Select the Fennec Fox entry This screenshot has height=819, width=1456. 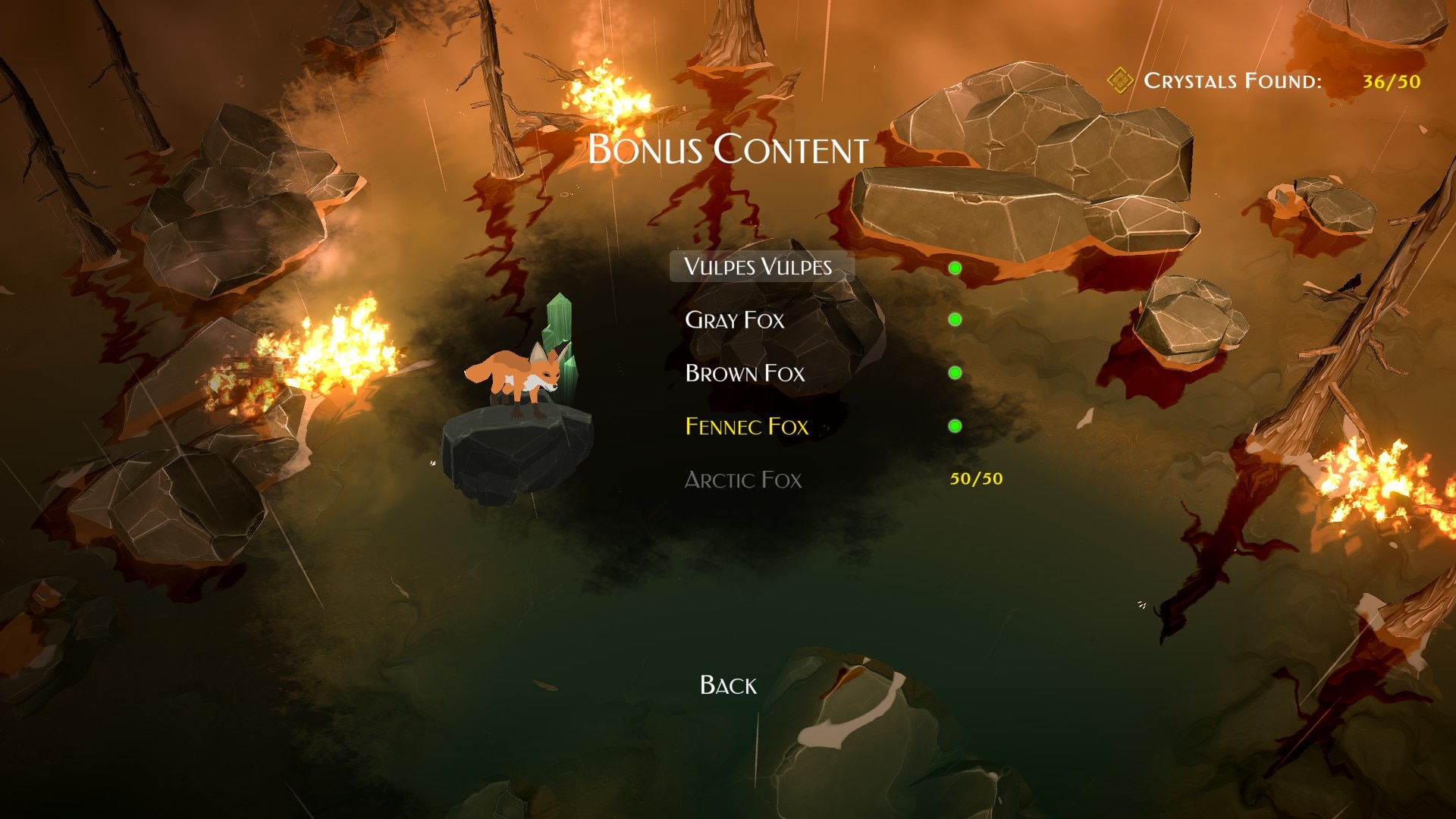(x=746, y=426)
